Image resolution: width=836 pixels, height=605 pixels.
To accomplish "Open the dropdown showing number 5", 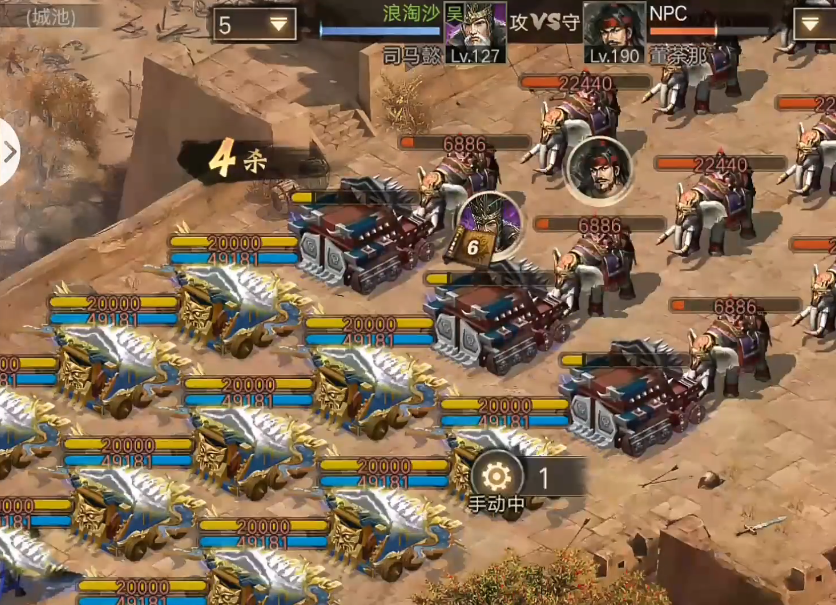I will click(x=254, y=25).
